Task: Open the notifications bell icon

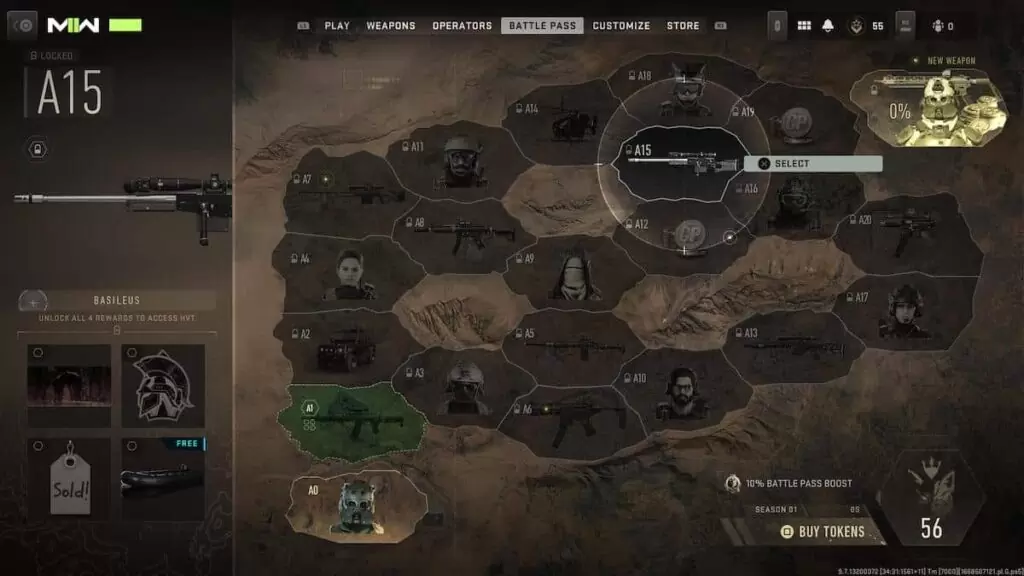Action: (x=828, y=26)
